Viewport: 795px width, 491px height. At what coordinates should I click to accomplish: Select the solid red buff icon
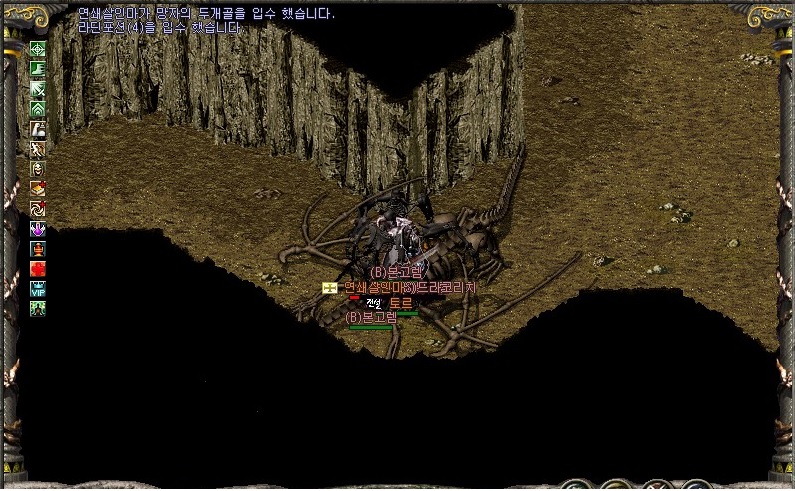coord(38,269)
